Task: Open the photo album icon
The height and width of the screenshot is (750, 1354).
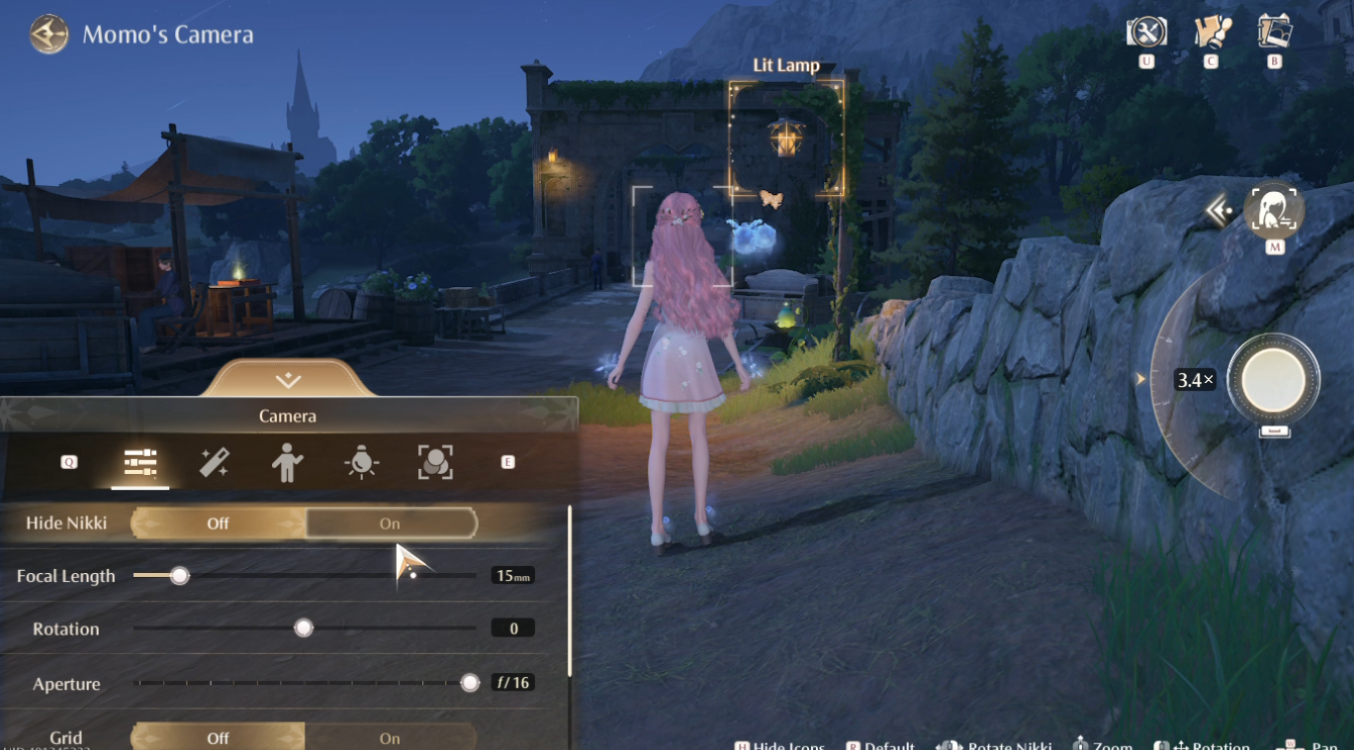Action: coord(1275,32)
